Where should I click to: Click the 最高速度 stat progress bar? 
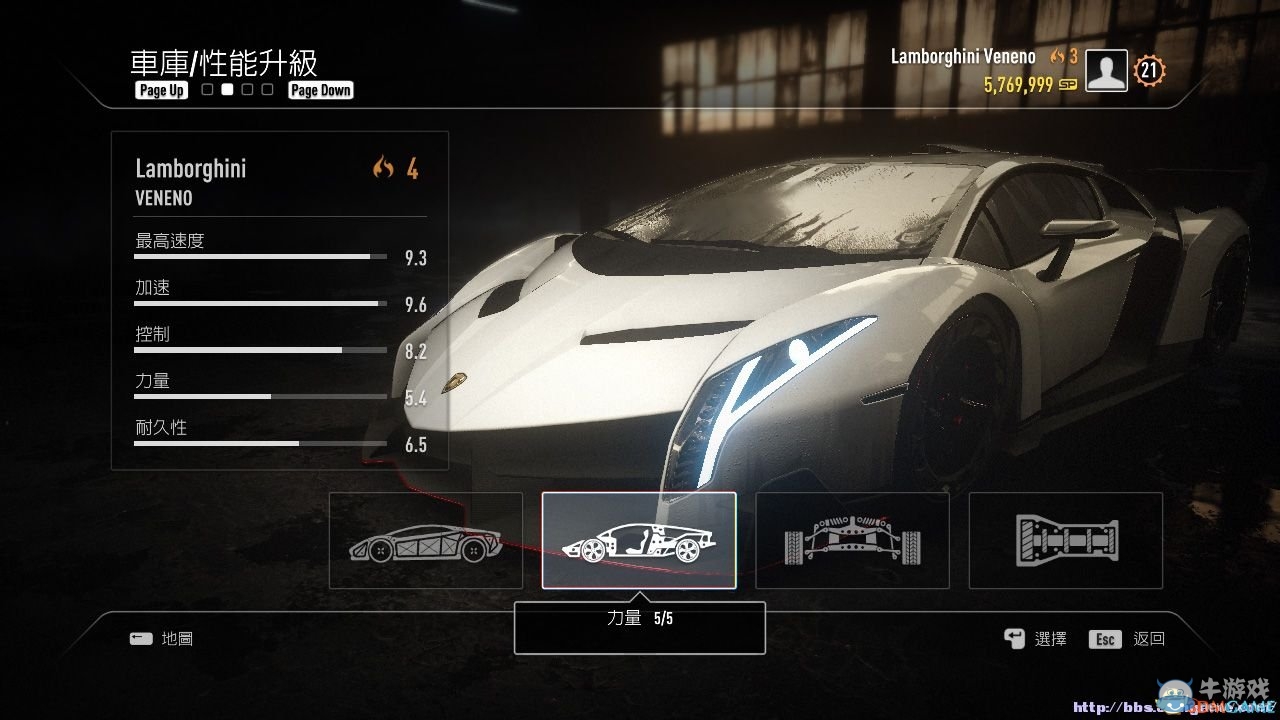tap(258, 255)
